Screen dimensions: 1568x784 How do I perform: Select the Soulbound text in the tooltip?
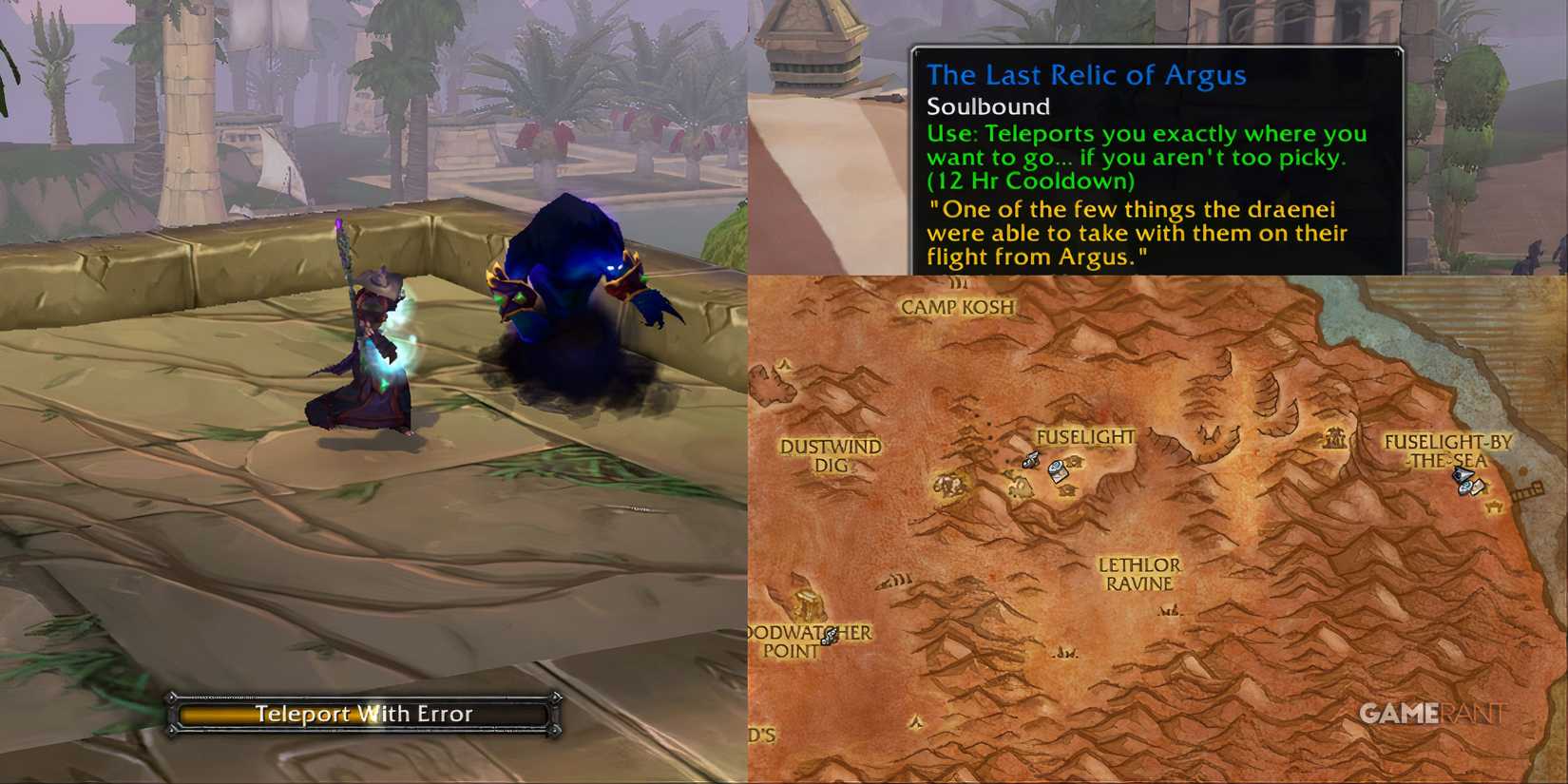[x=988, y=106]
